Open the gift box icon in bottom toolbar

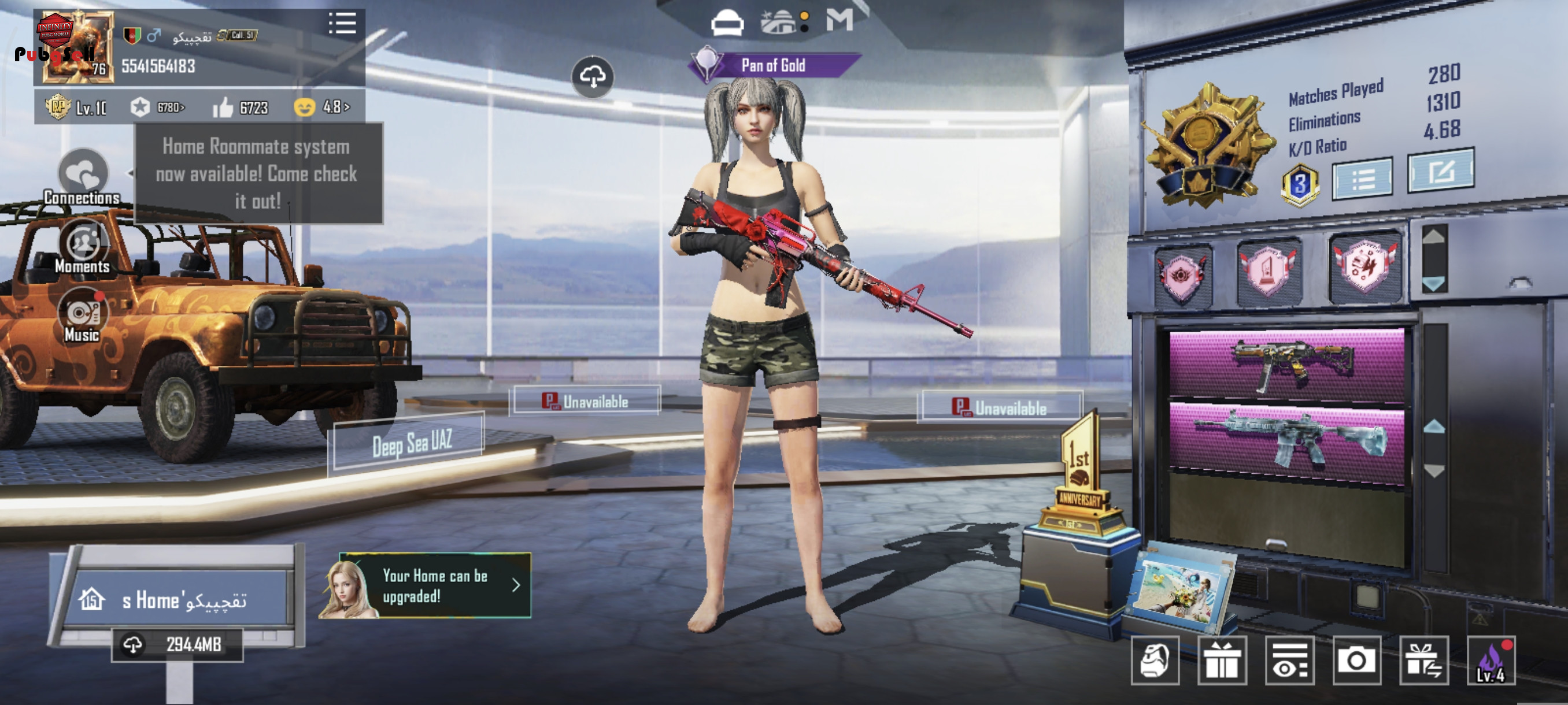[x=1222, y=661]
